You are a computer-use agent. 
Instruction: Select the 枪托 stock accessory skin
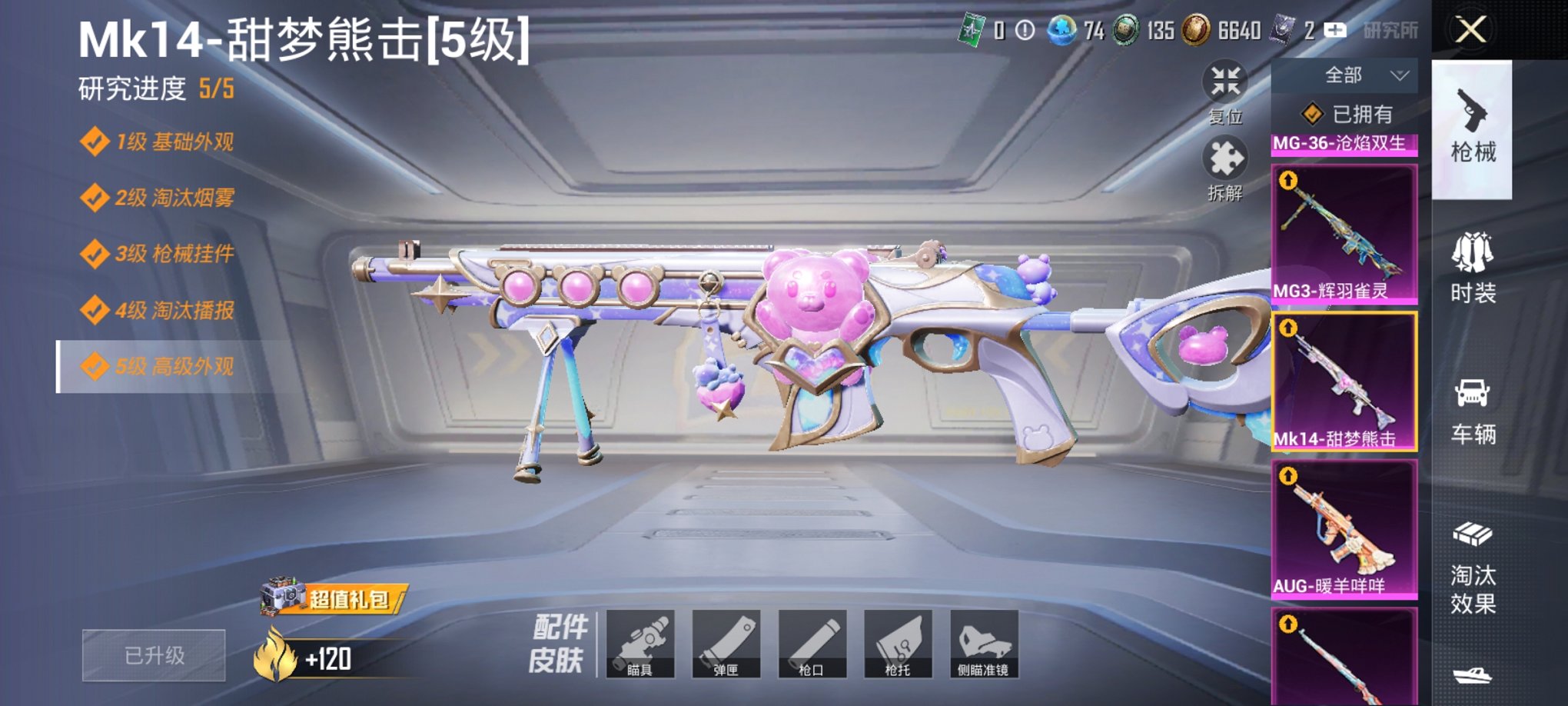click(x=898, y=646)
